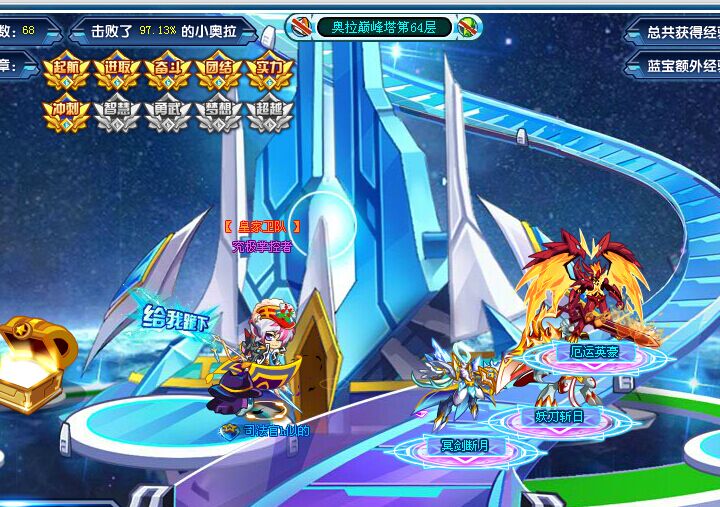
Task: Select the gold 进取 medal badge
Action: point(118,70)
